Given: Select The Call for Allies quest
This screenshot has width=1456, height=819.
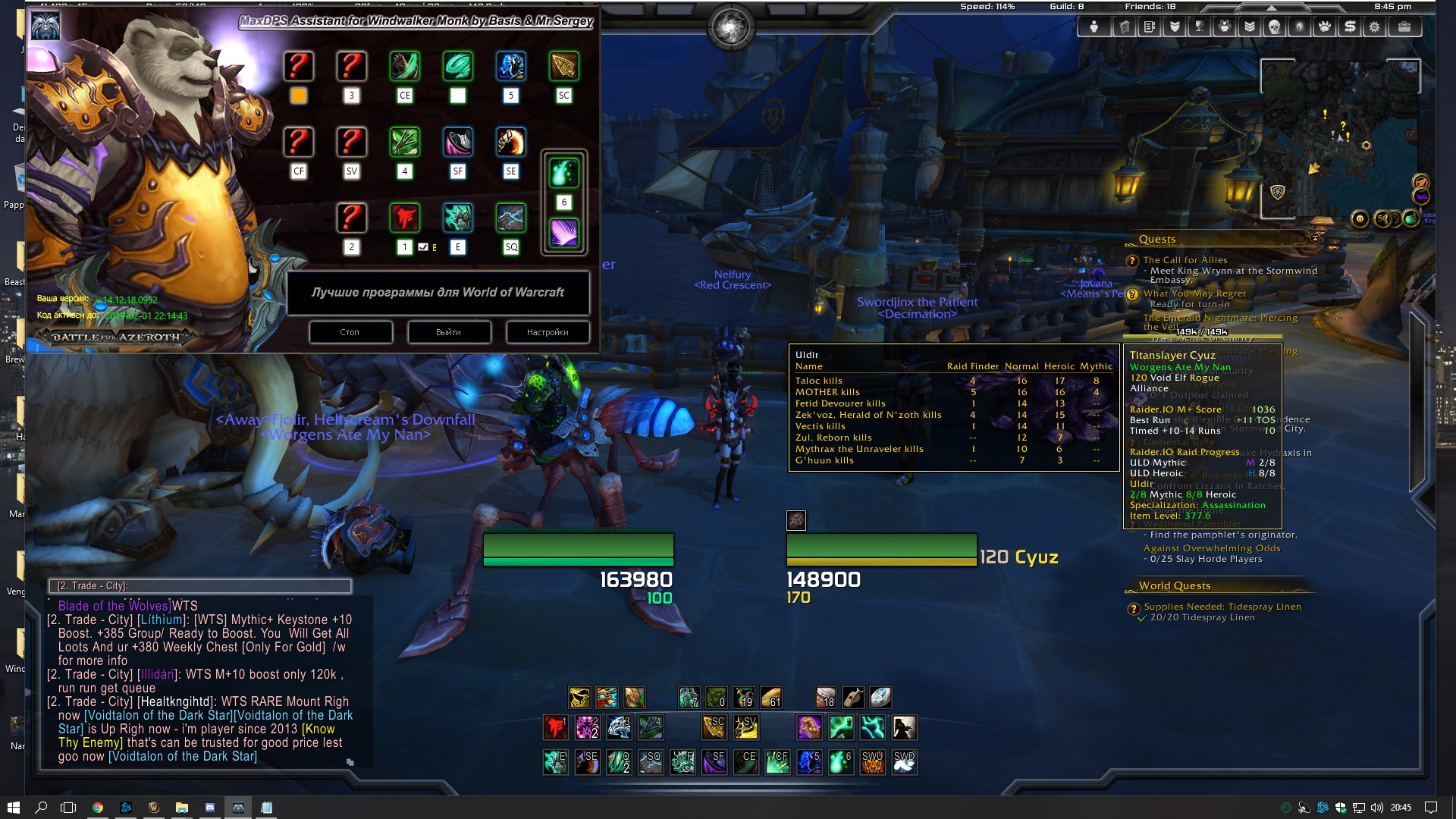Looking at the screenshot, I should click(x=1185, y=260).
